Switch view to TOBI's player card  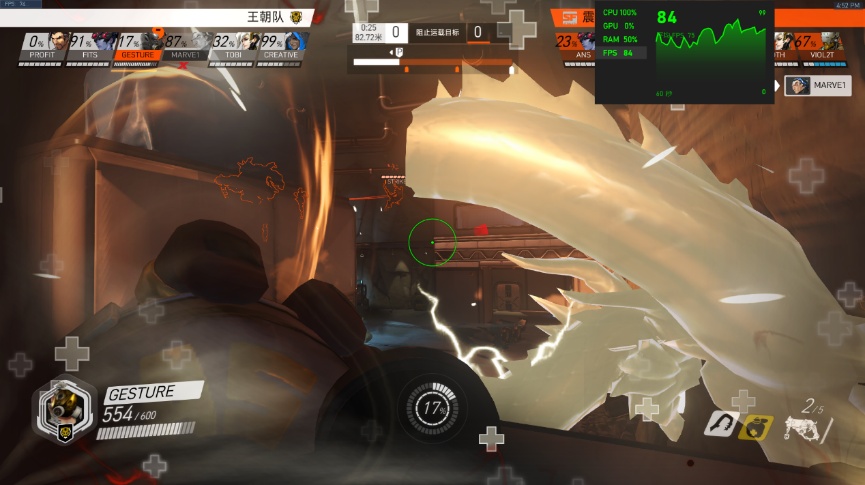(x=230, y=45)
